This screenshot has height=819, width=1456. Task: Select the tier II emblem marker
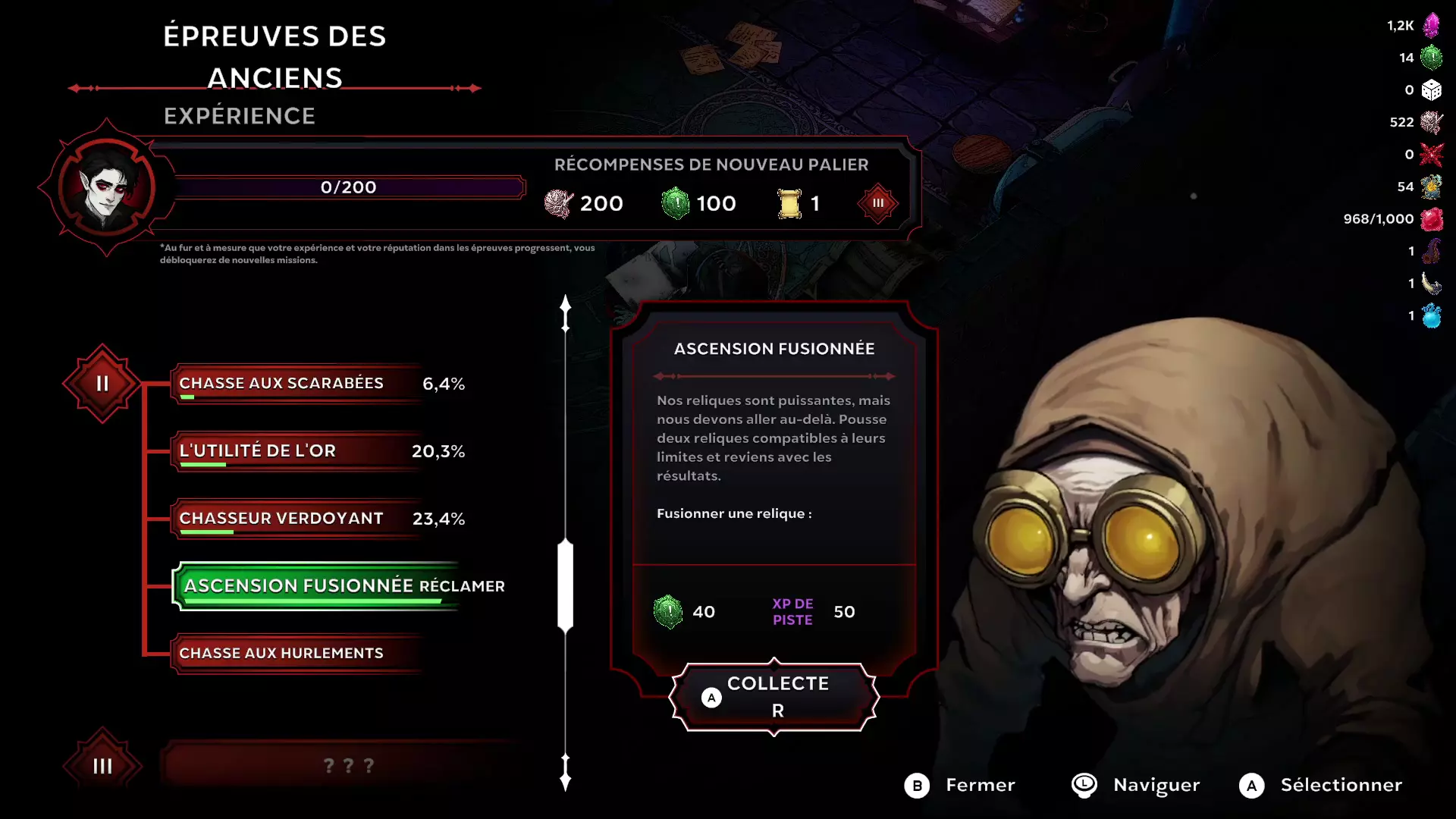click(x=101, y=382)
